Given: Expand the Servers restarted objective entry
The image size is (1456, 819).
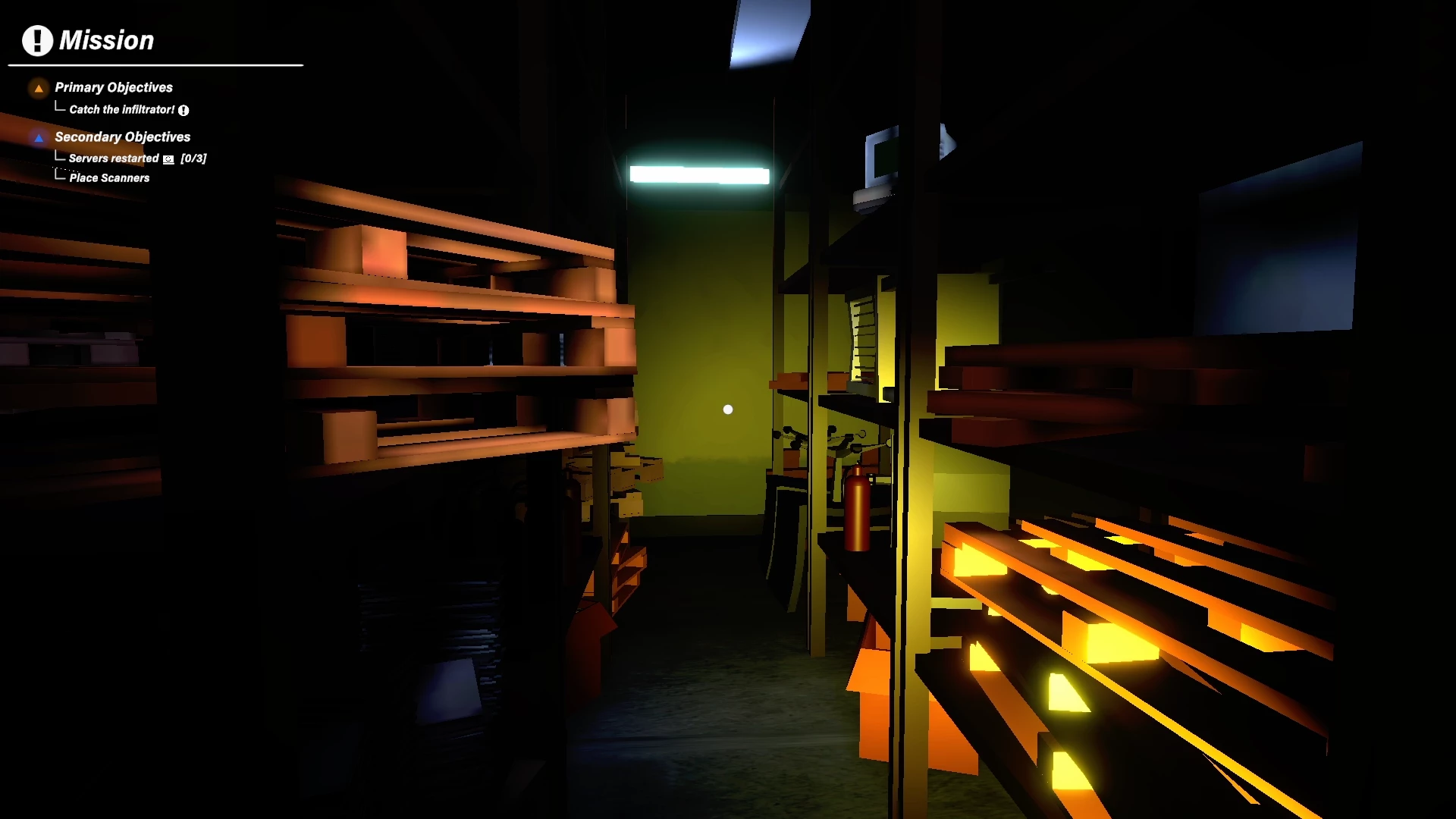Looking at the screenshot, I should tap(112, 158).
